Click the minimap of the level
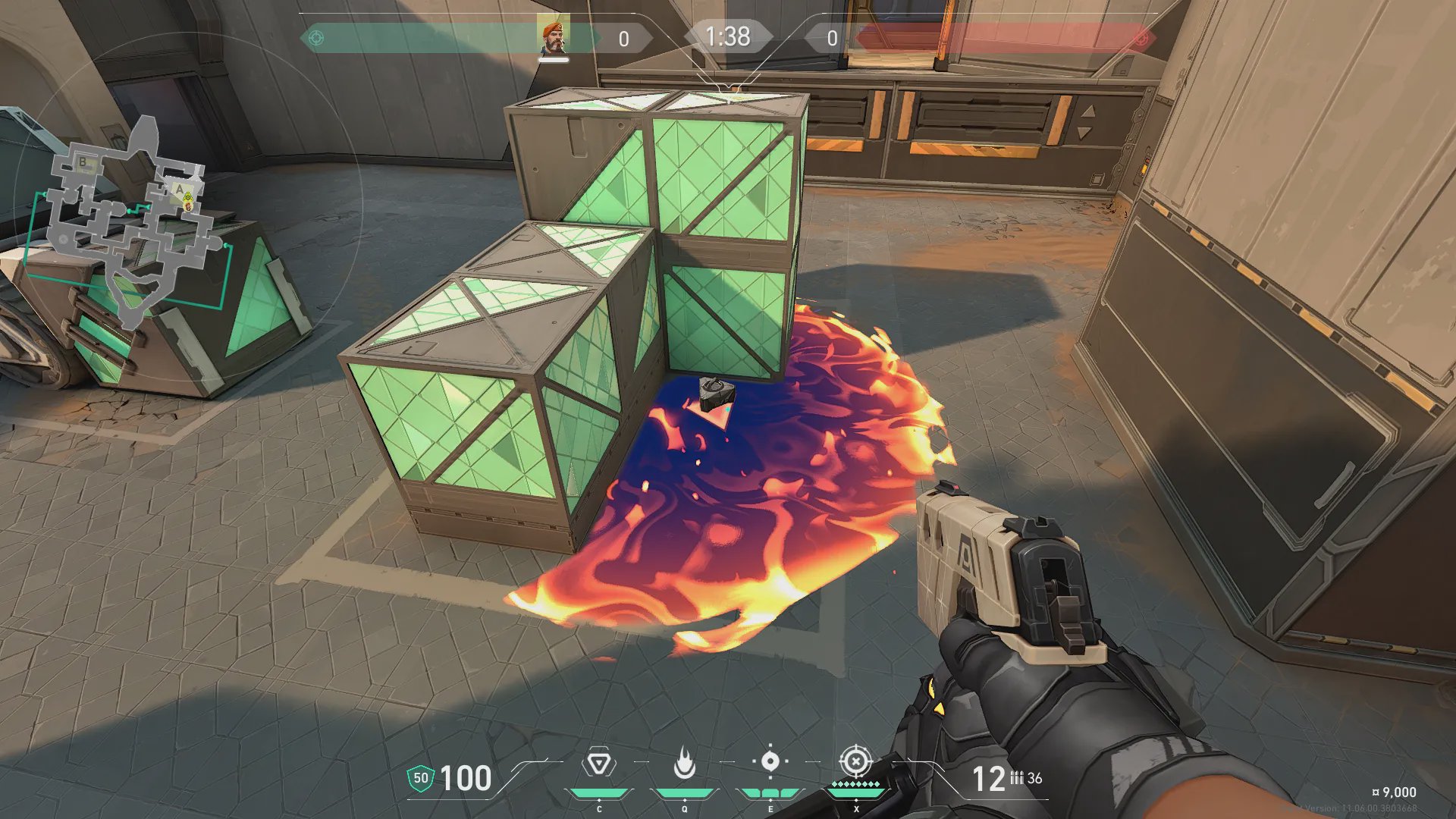1456x819 pixels. [x=130, y=220]
